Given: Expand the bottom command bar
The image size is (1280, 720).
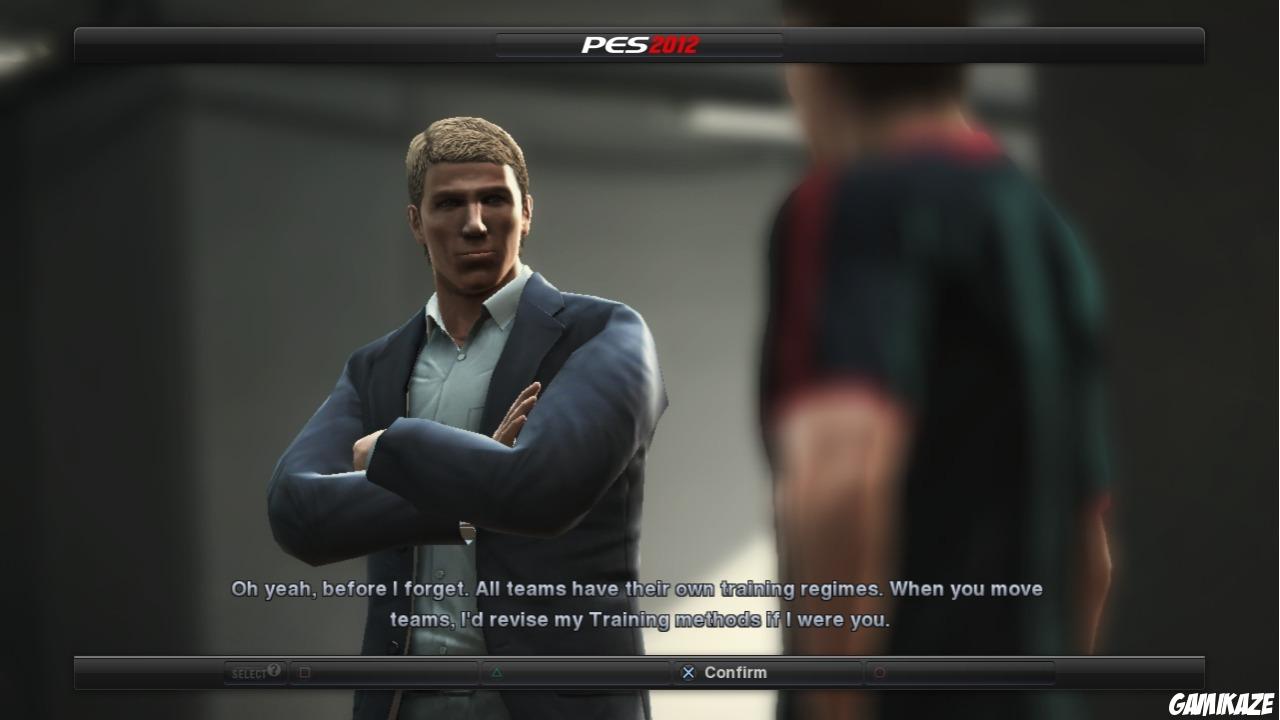Looking at the screenshot, I should (x=640, y=672).
